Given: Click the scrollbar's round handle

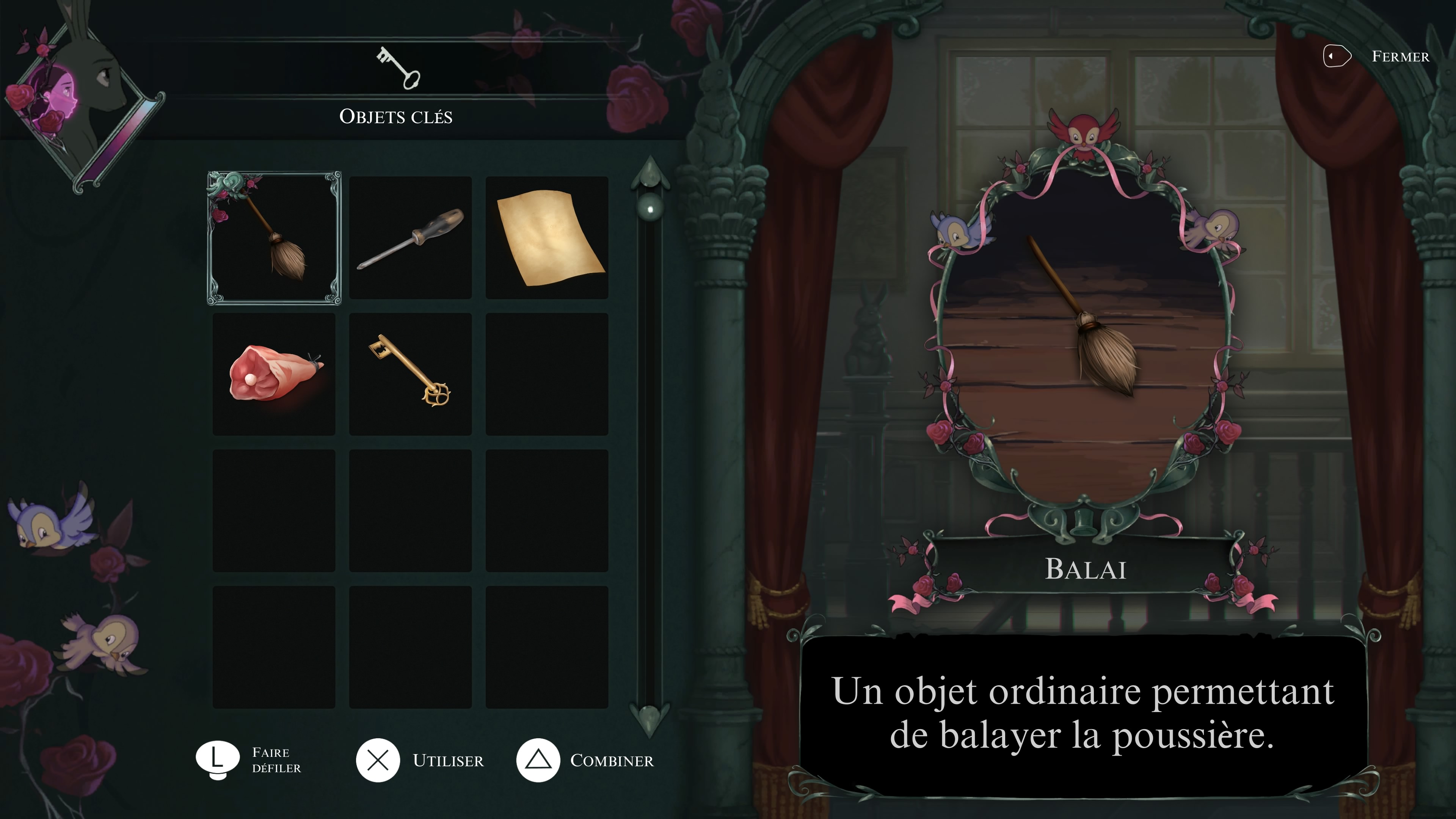Looking at the screenshot, I should click(x=650, y=209).
